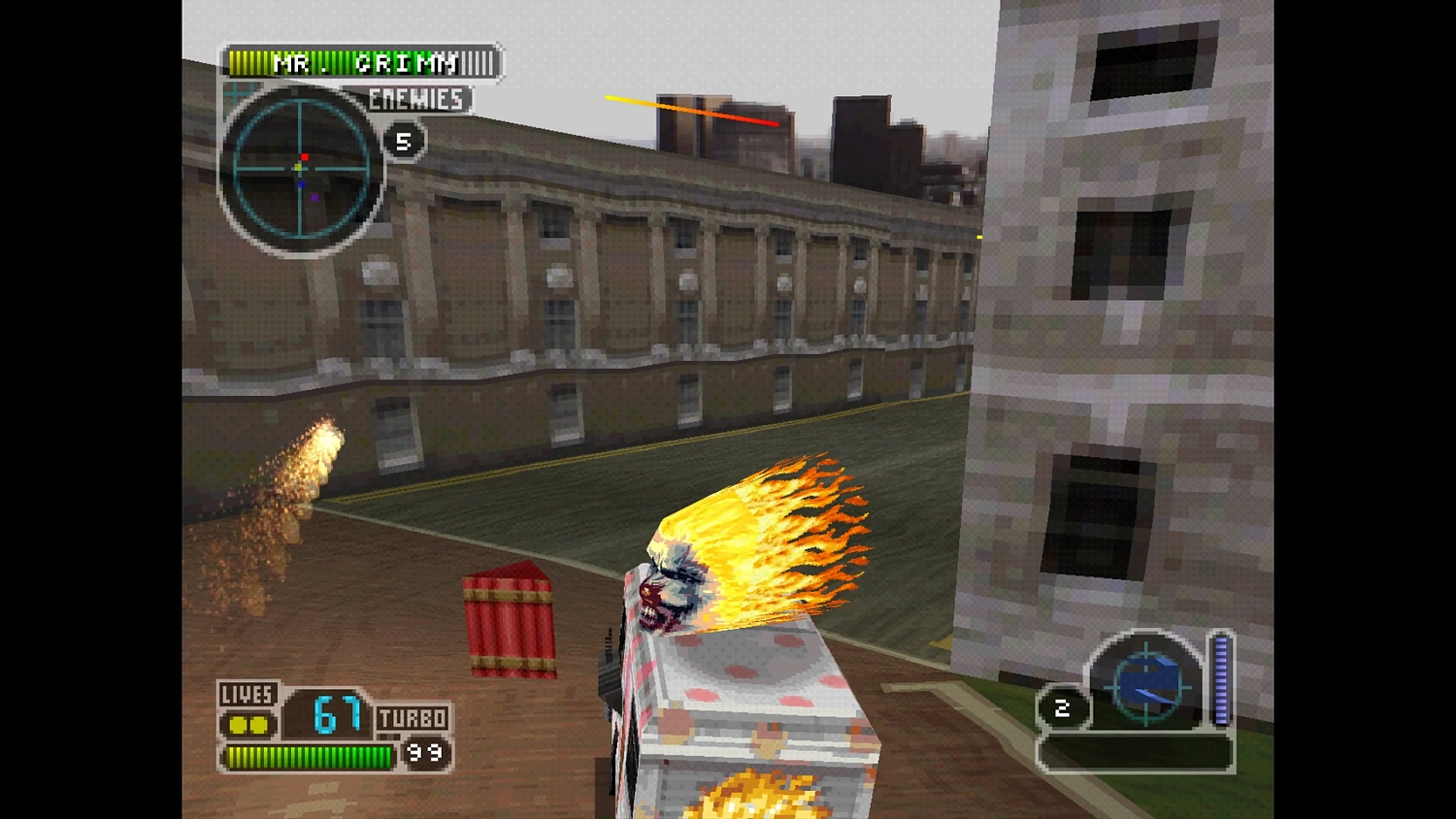The width and height of the screenshot is (1456, 819).
Task: Click the two yellow life icons
Action: pos(250,724)
